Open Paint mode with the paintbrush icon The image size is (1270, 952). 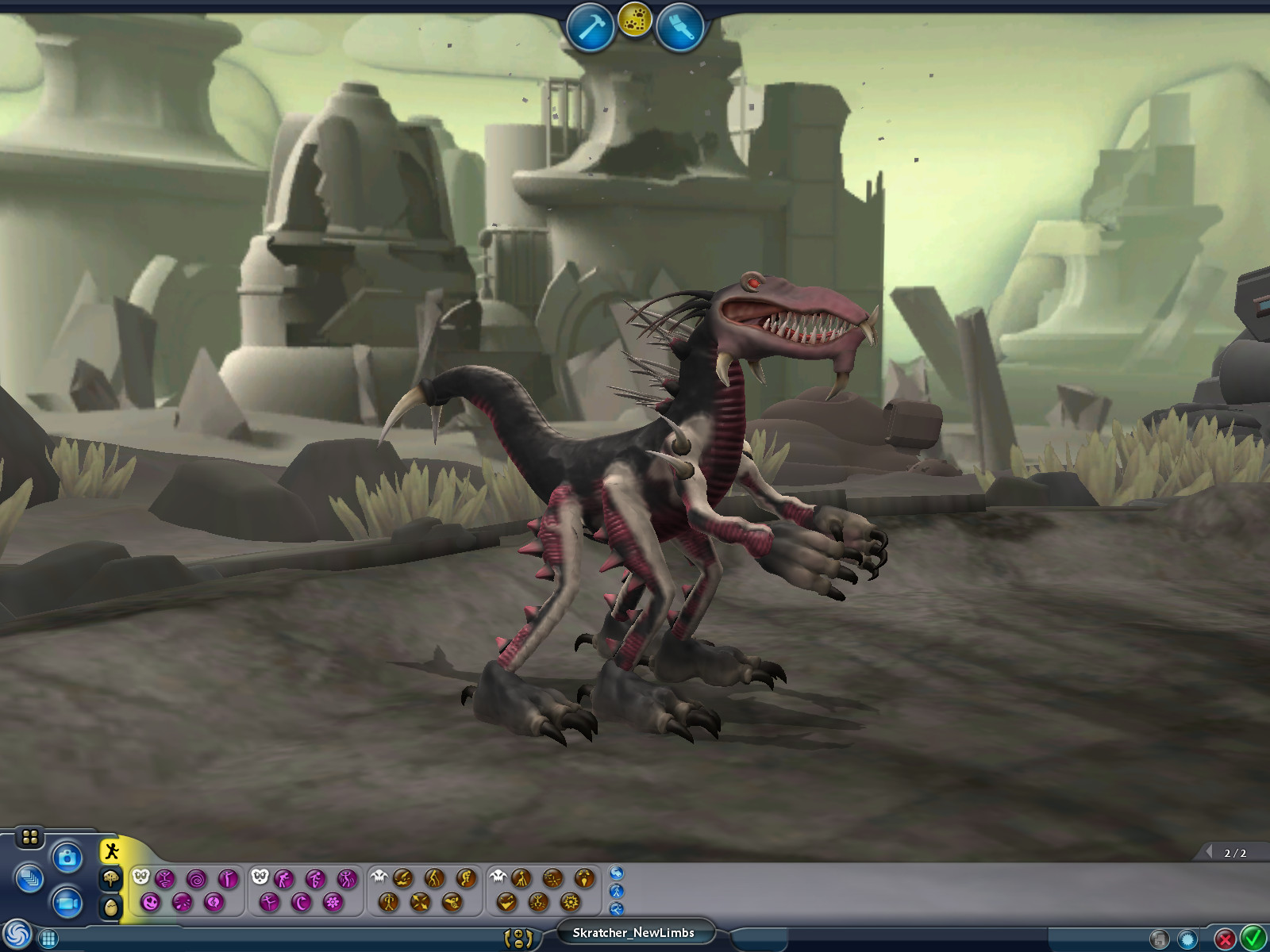681,24
